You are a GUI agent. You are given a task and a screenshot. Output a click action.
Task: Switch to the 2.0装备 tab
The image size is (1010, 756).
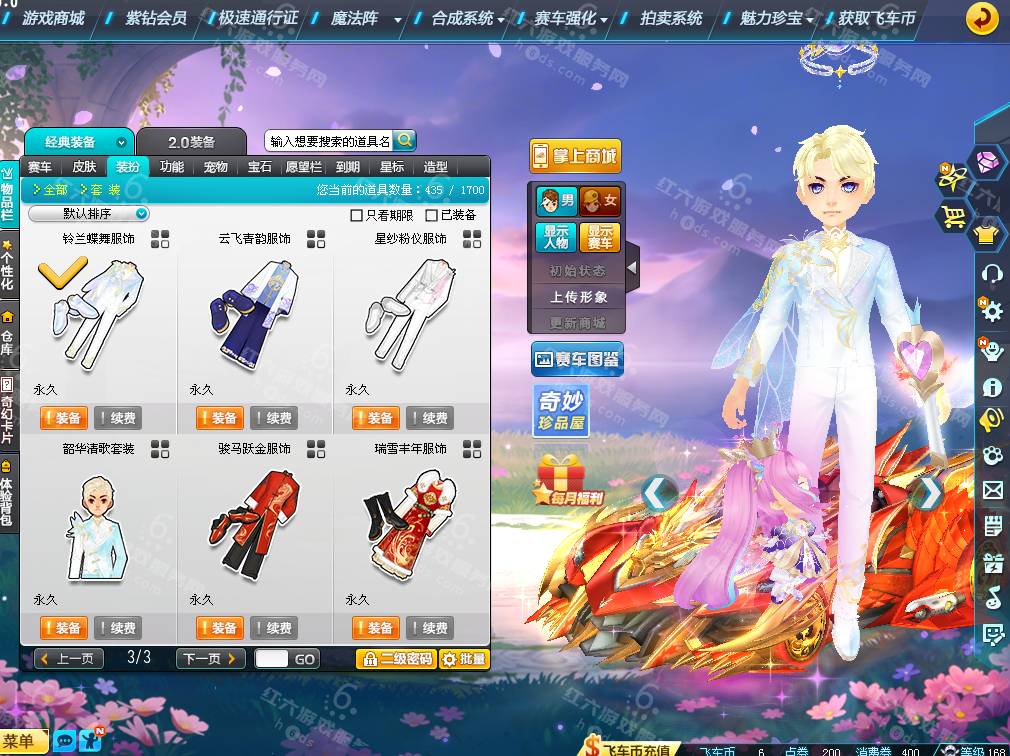pos(191,142)
